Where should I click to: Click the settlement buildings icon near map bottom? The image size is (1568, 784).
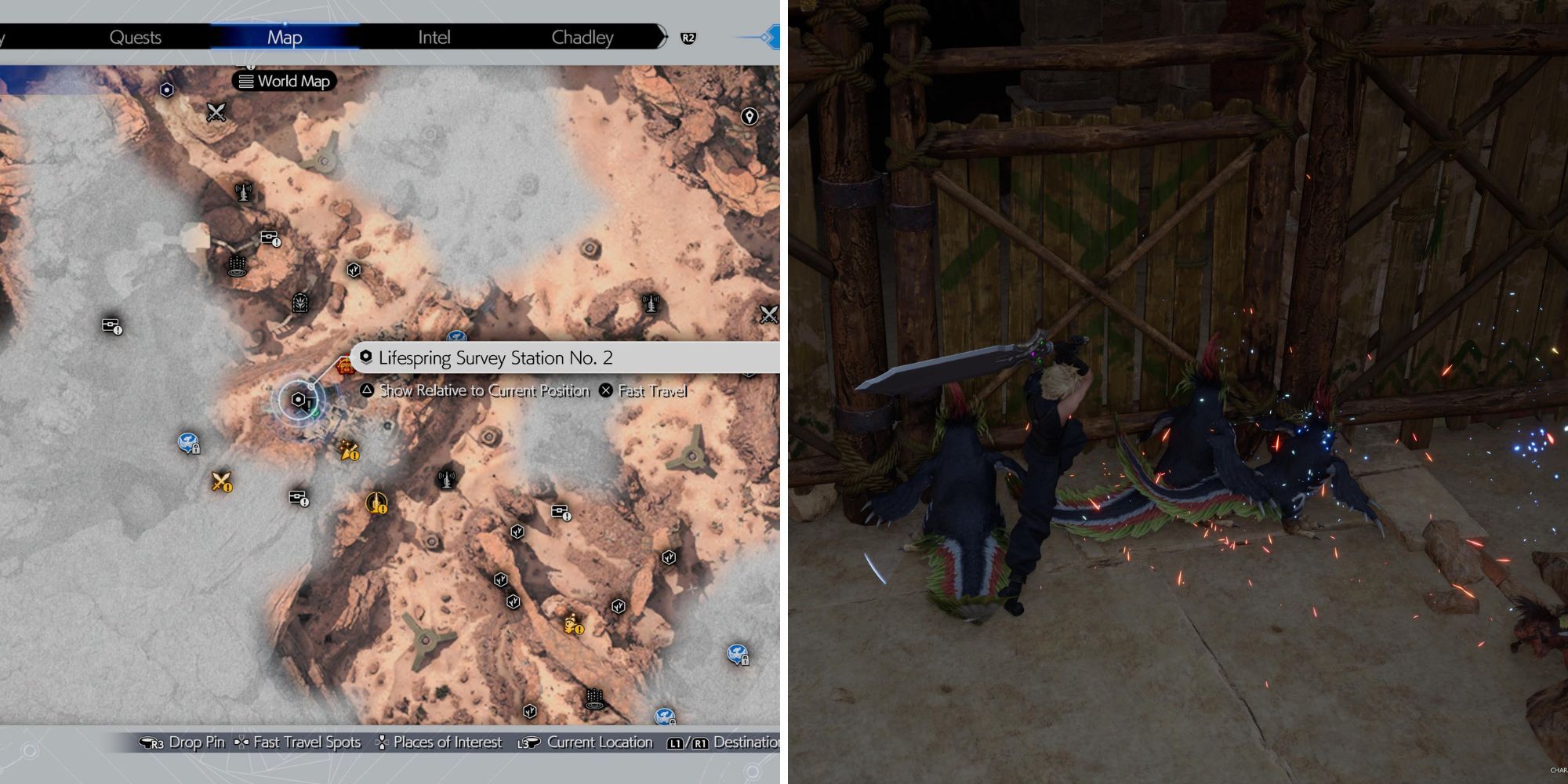click(594, 699)
